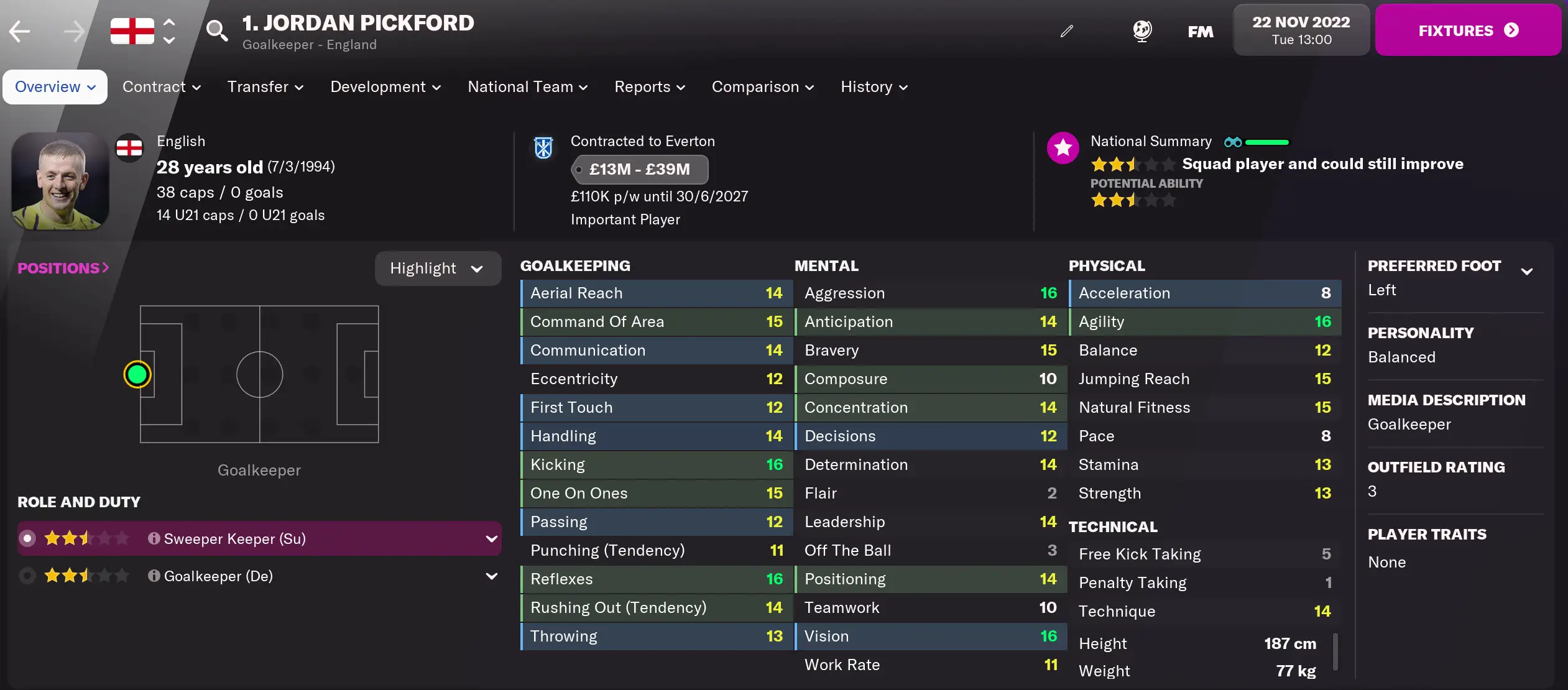1568x690 pixels.
Task: Open the National Team menu
Action: 527,87
